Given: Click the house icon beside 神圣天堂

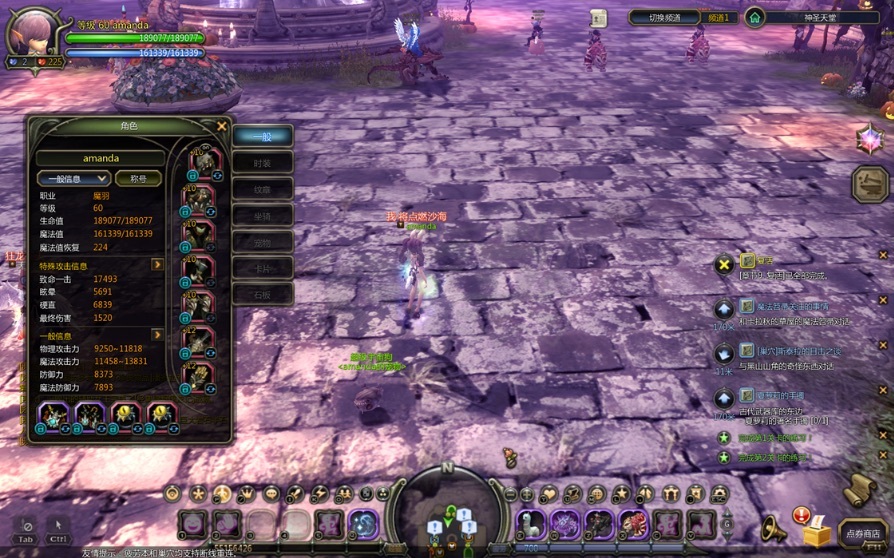Looking at the screenshot, I should [x=754, y=17].
